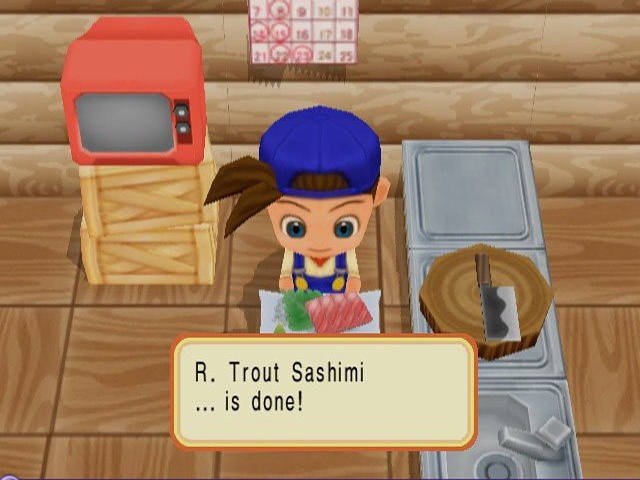Dismiss the 'R. Trout Sashimi is done' message box
640x480 pixels.
(x=323, y=391)
